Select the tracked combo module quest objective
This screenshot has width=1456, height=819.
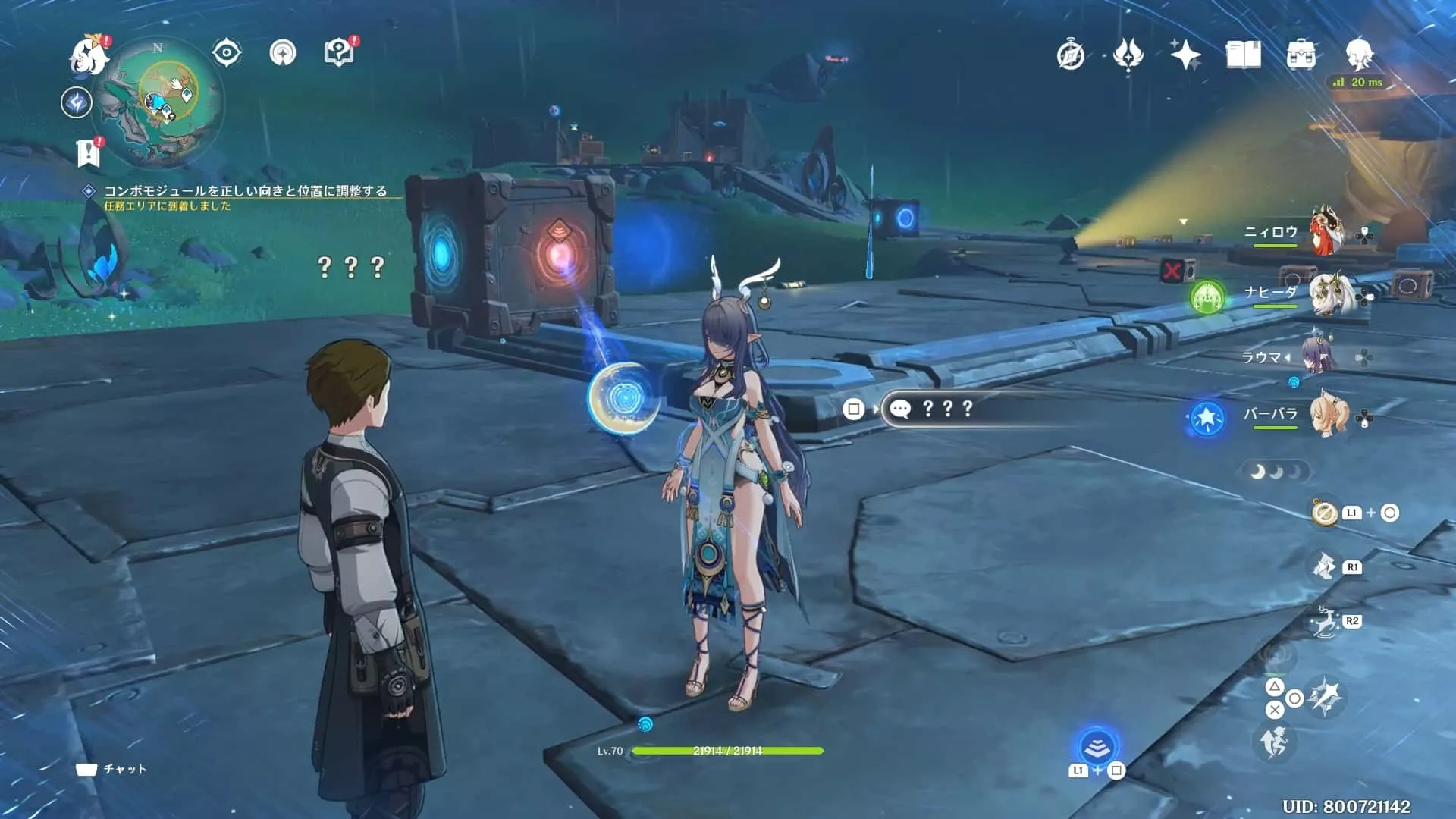click(244, 191)
